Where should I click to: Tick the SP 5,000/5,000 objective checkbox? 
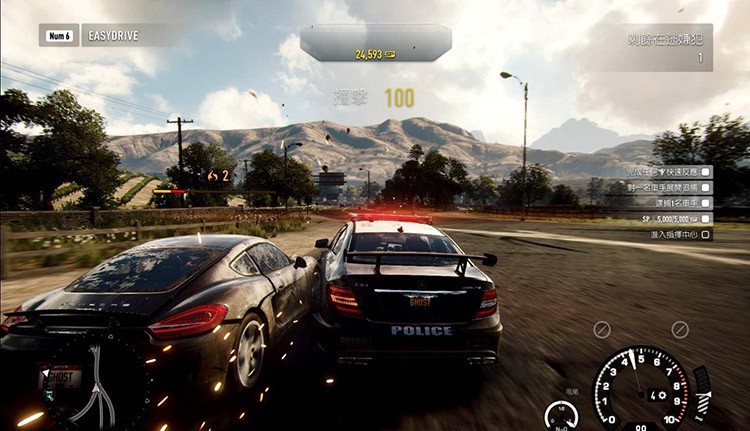pyautogui.click(x=706, y=218)
